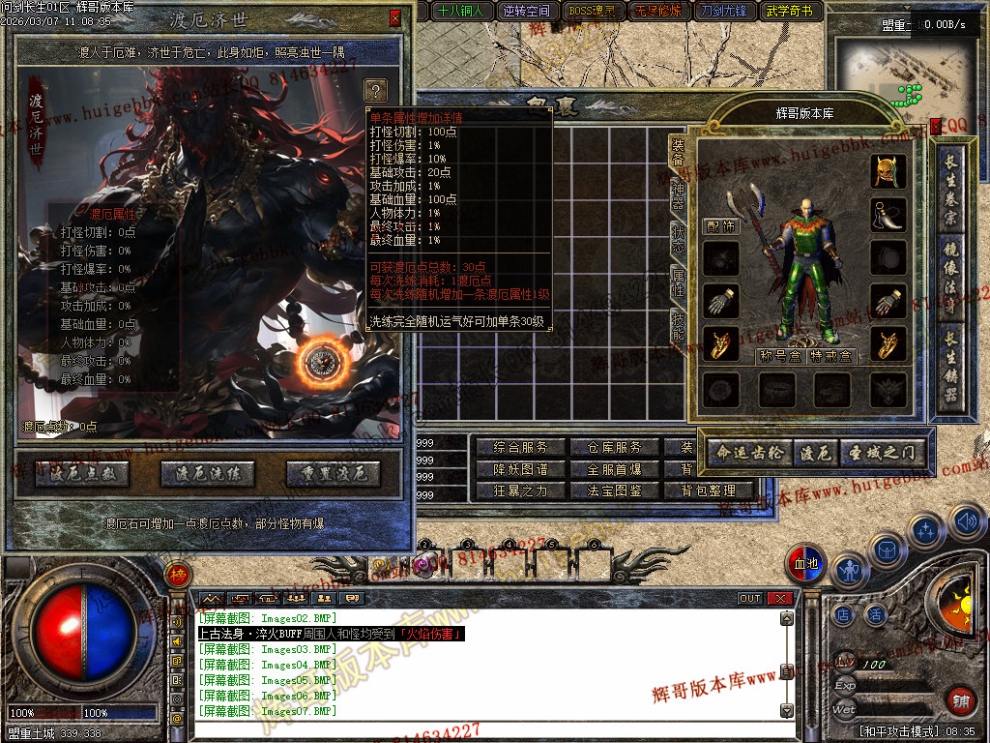Open the 十八铜人 top menu entry
The image size is (990, 743).
coord(461,11)
